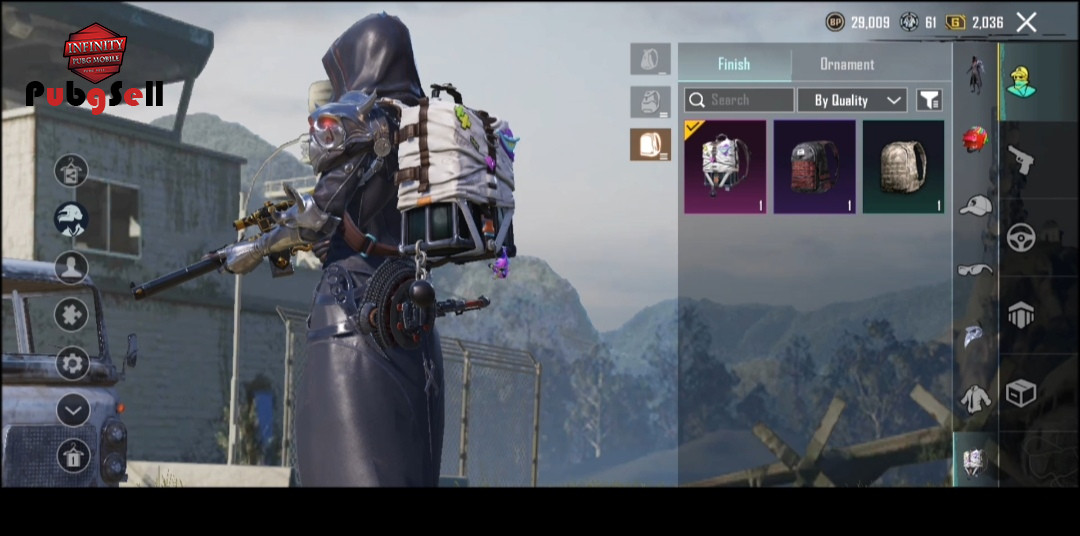
Task: Open the filter funnel button
Action: tap(929, 100)
